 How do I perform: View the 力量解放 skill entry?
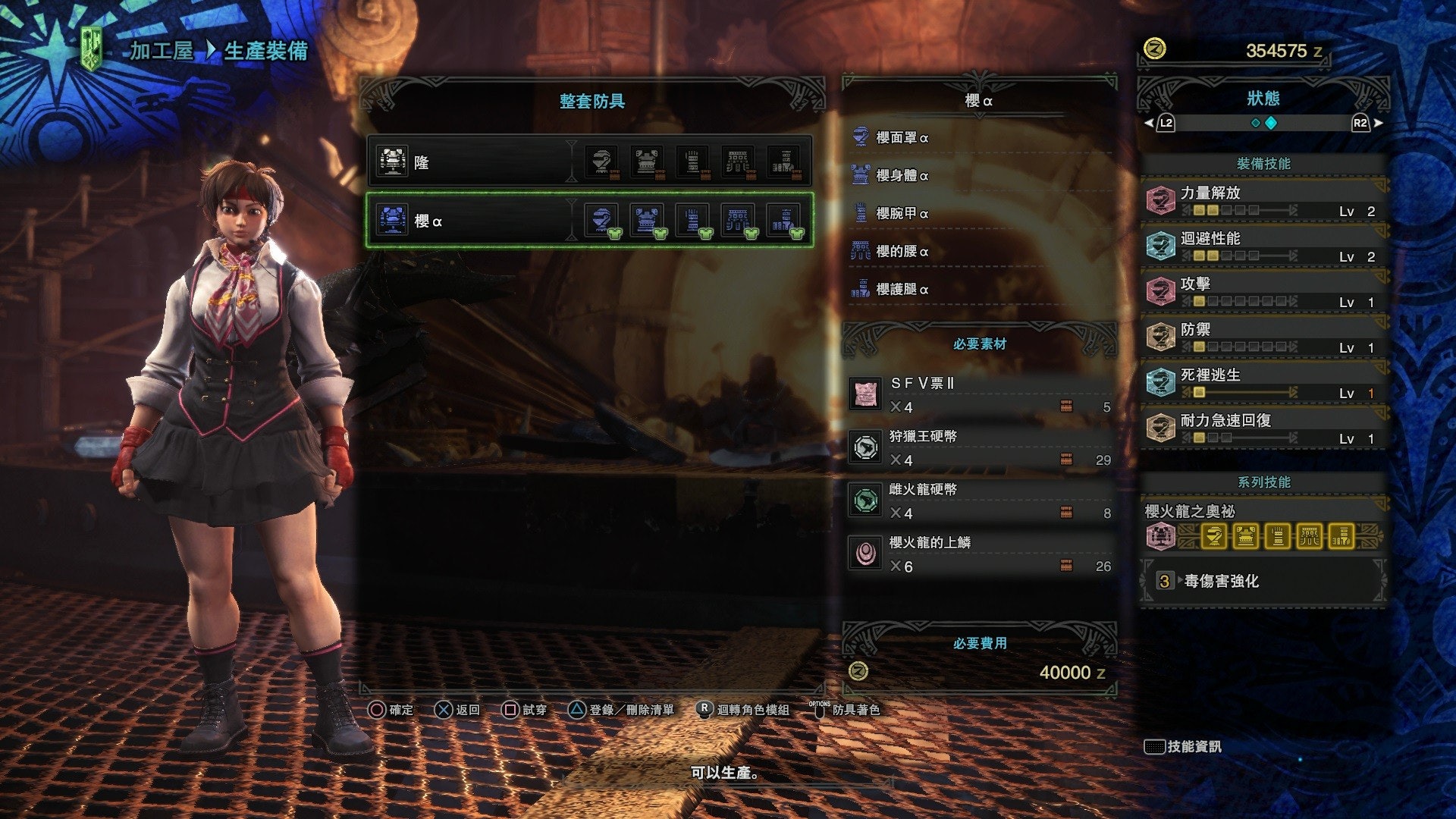pos(1263,200)
